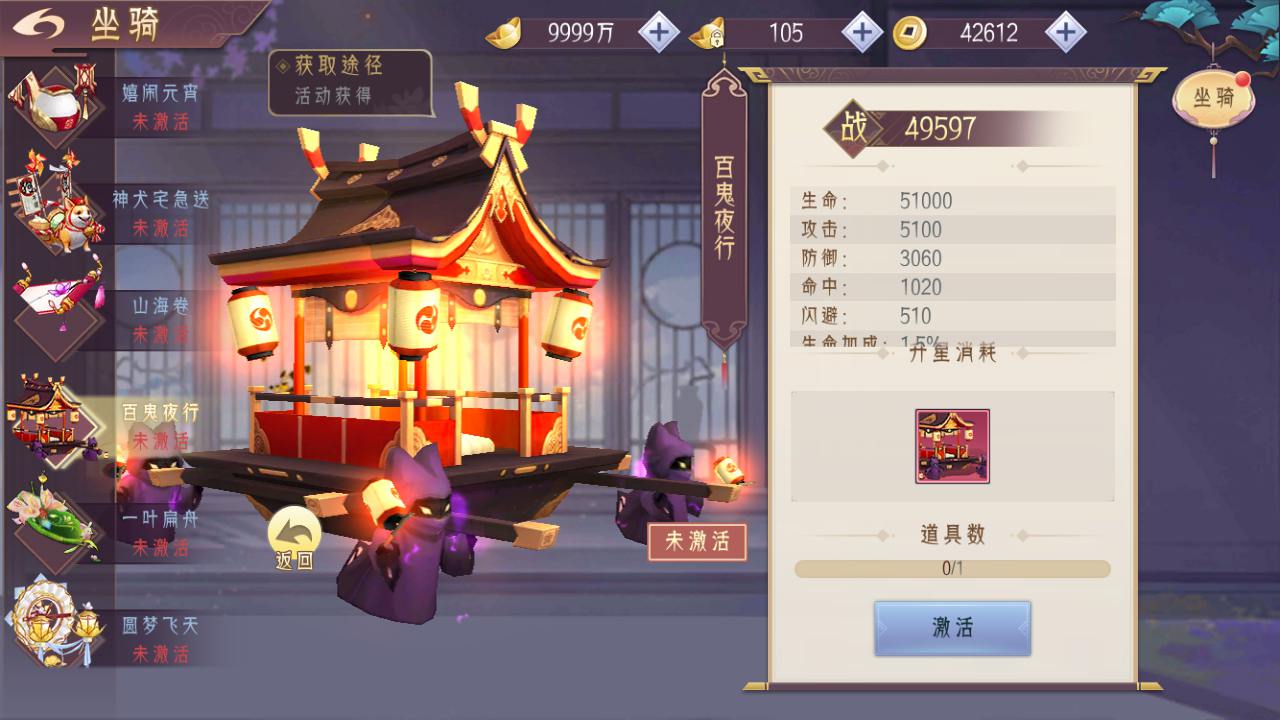Add more locked gold ingot currency
This screenshot has width=1280, height=720.
[862, 33]
